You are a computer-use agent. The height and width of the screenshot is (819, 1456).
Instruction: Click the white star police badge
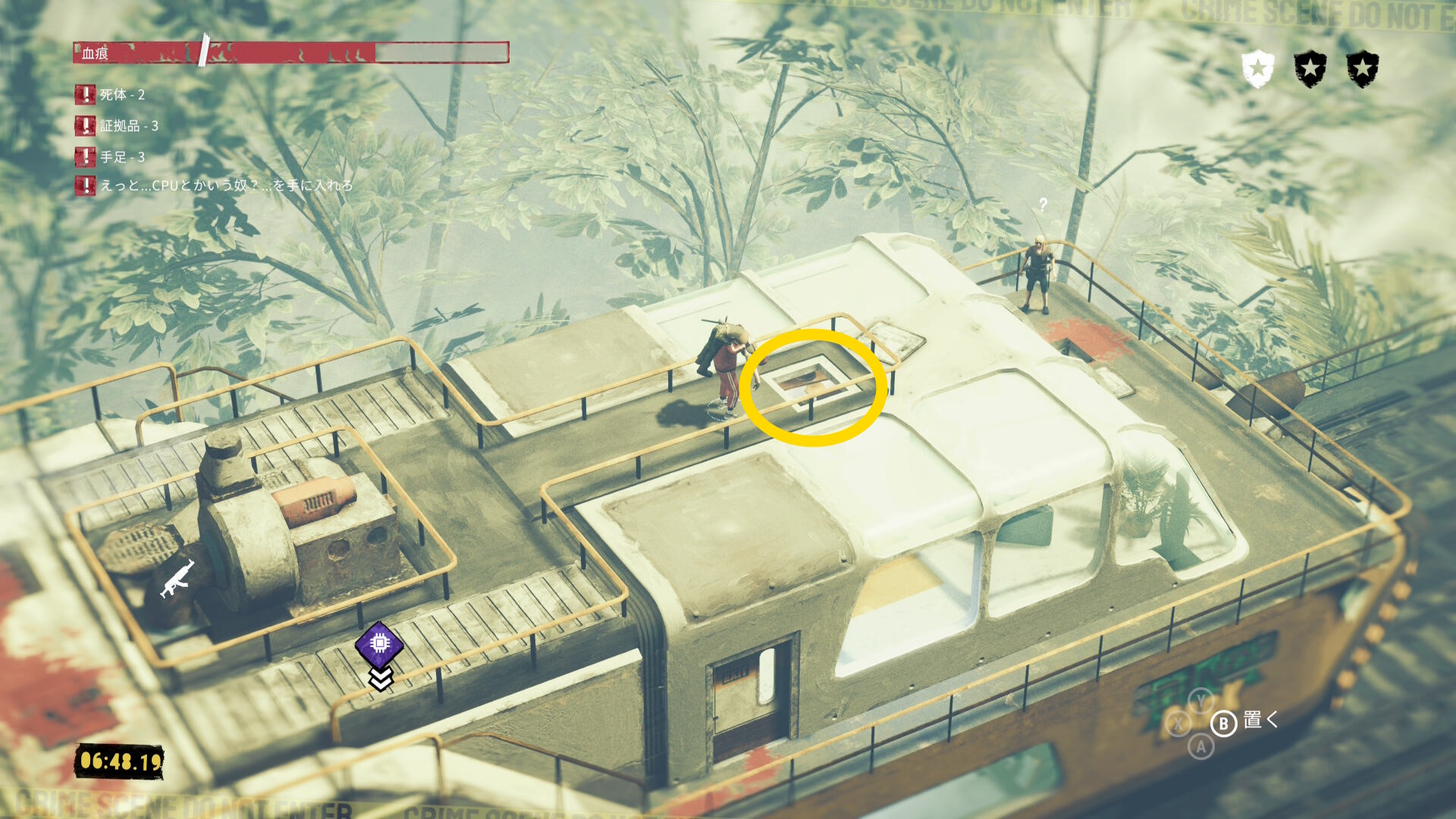tap(1257, 69)
